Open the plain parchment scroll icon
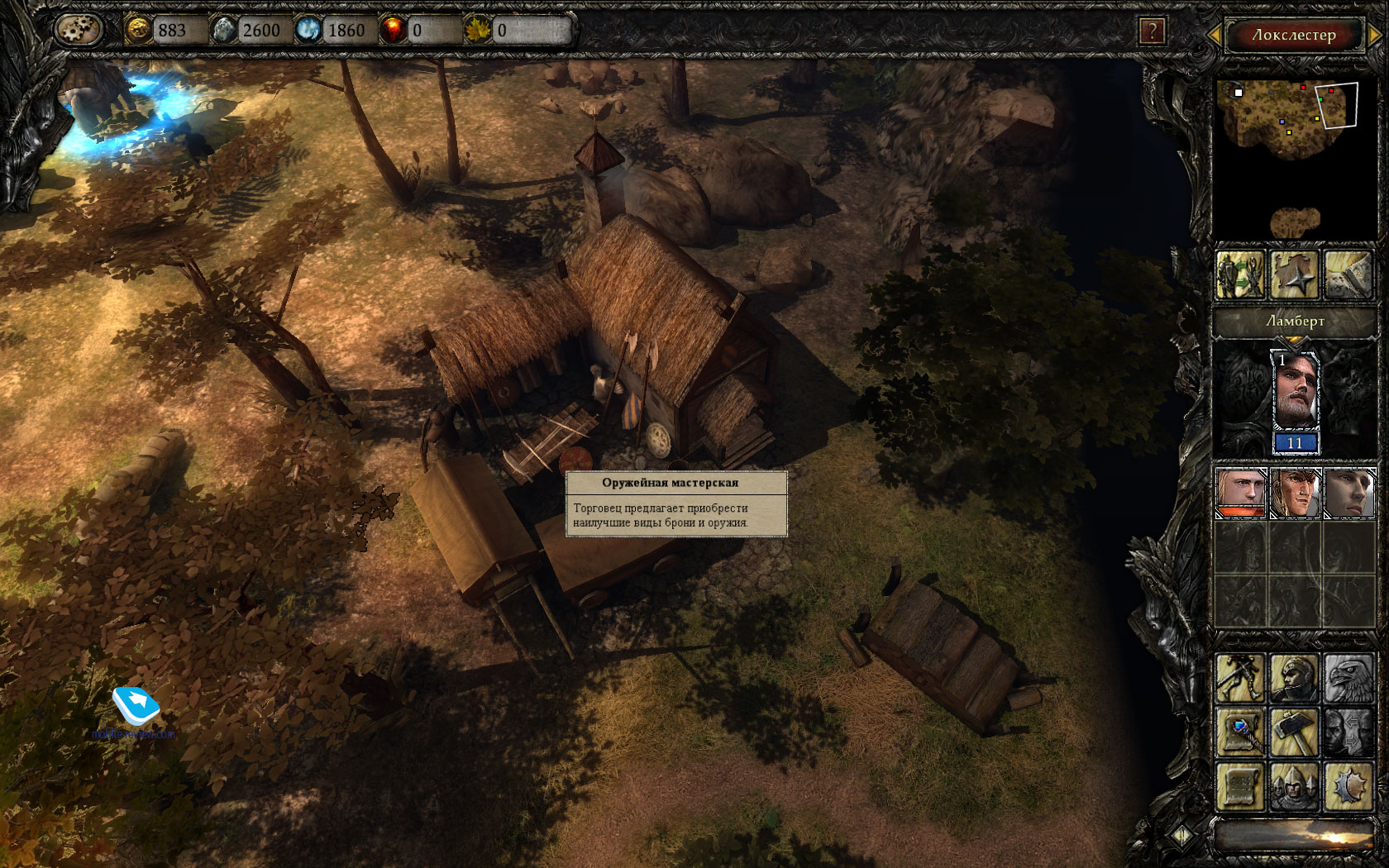Screen dimensions: 1389x868 click(x=1240, y=787)
